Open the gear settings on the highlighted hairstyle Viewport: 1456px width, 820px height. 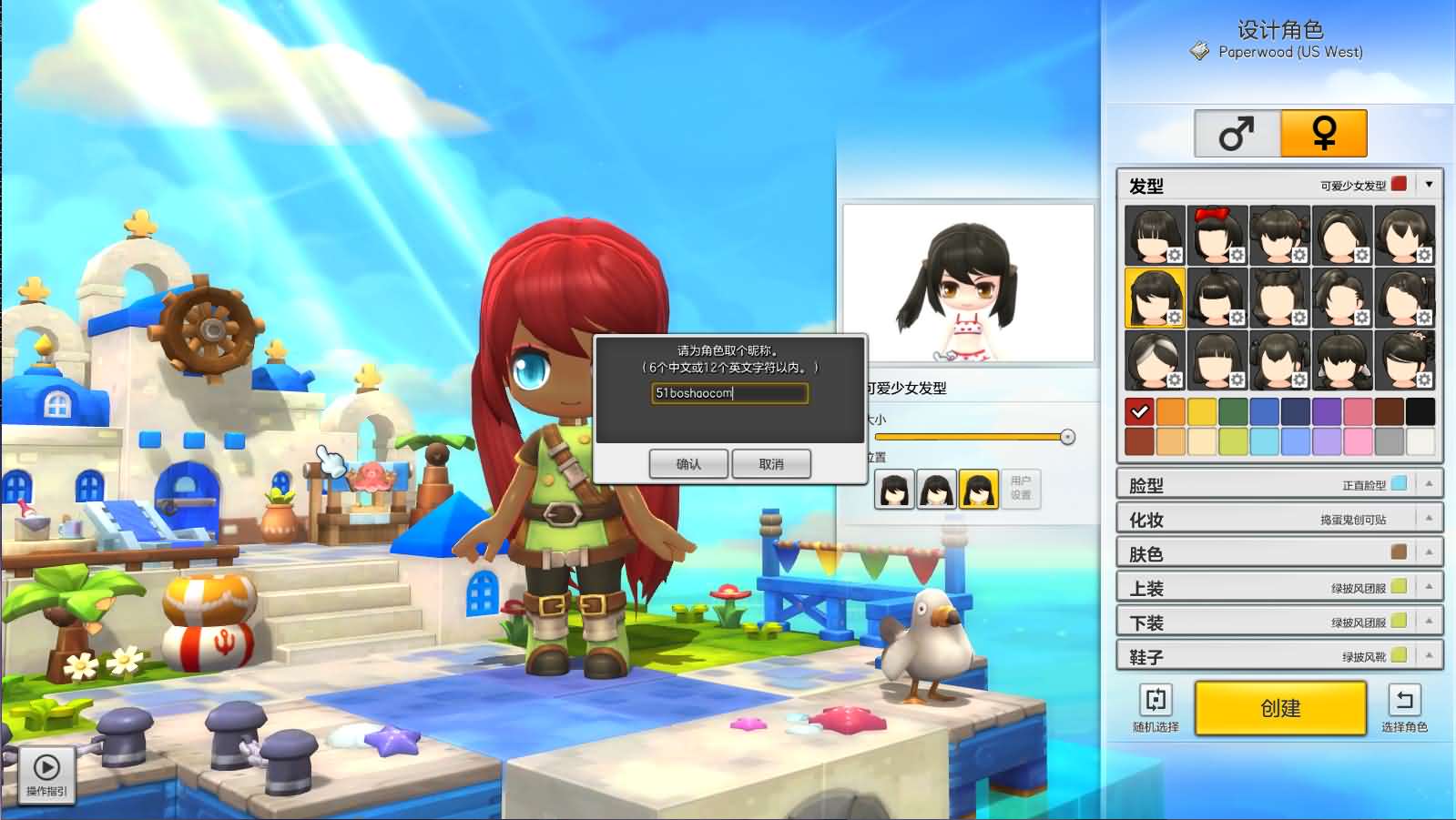point(1173,318)
